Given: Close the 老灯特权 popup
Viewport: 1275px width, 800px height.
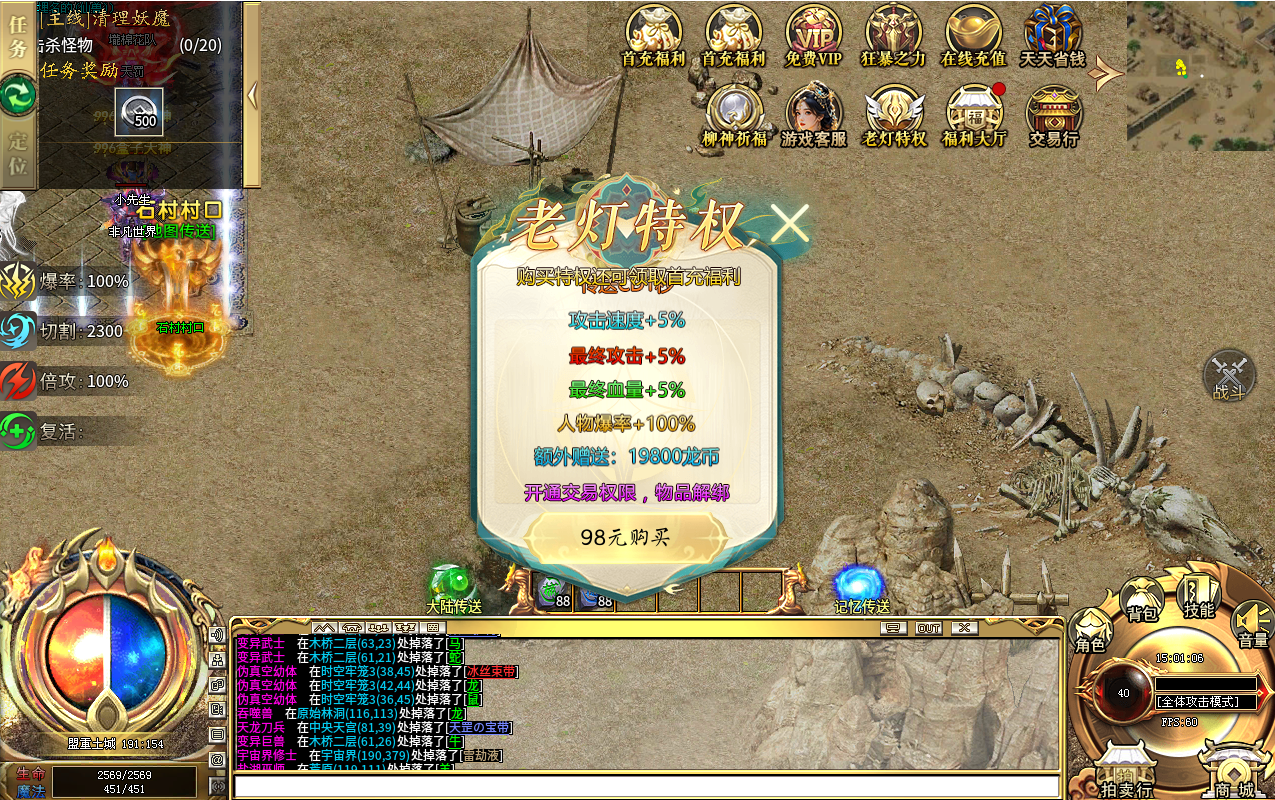Looking at the screenshot, I should (x=789, y=224).
